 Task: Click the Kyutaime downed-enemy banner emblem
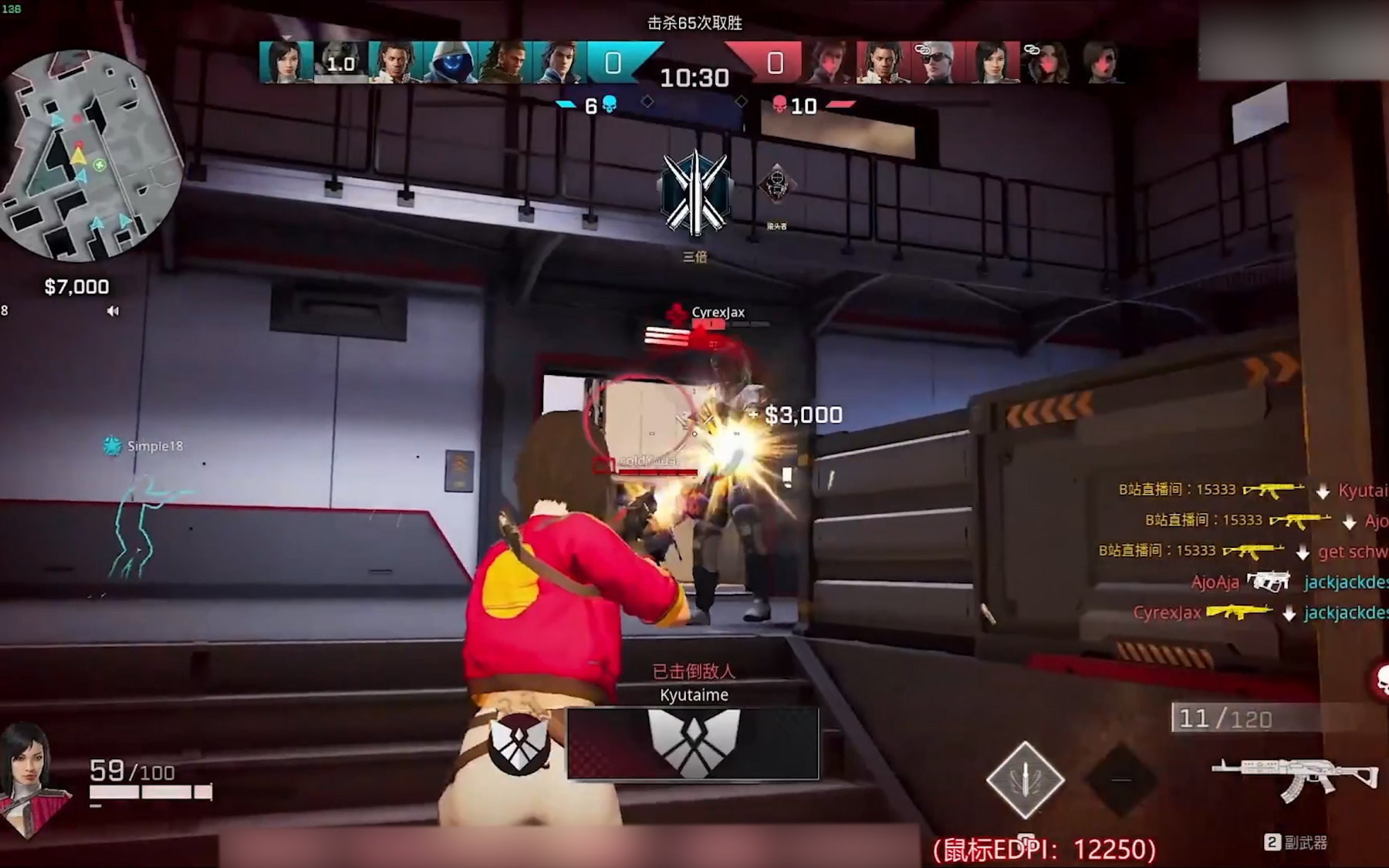coord(693,743)
